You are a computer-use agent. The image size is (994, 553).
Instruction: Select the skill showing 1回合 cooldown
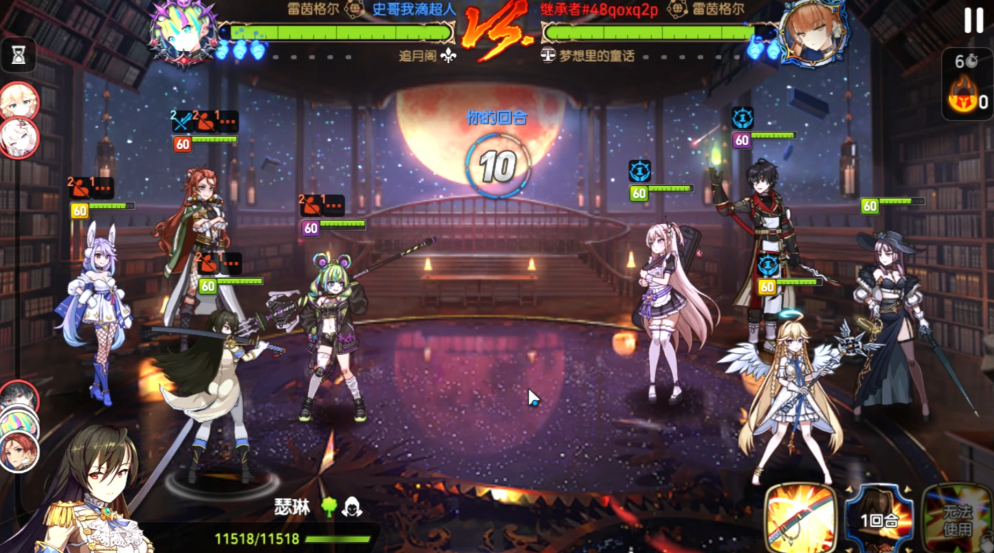[879, 519]
